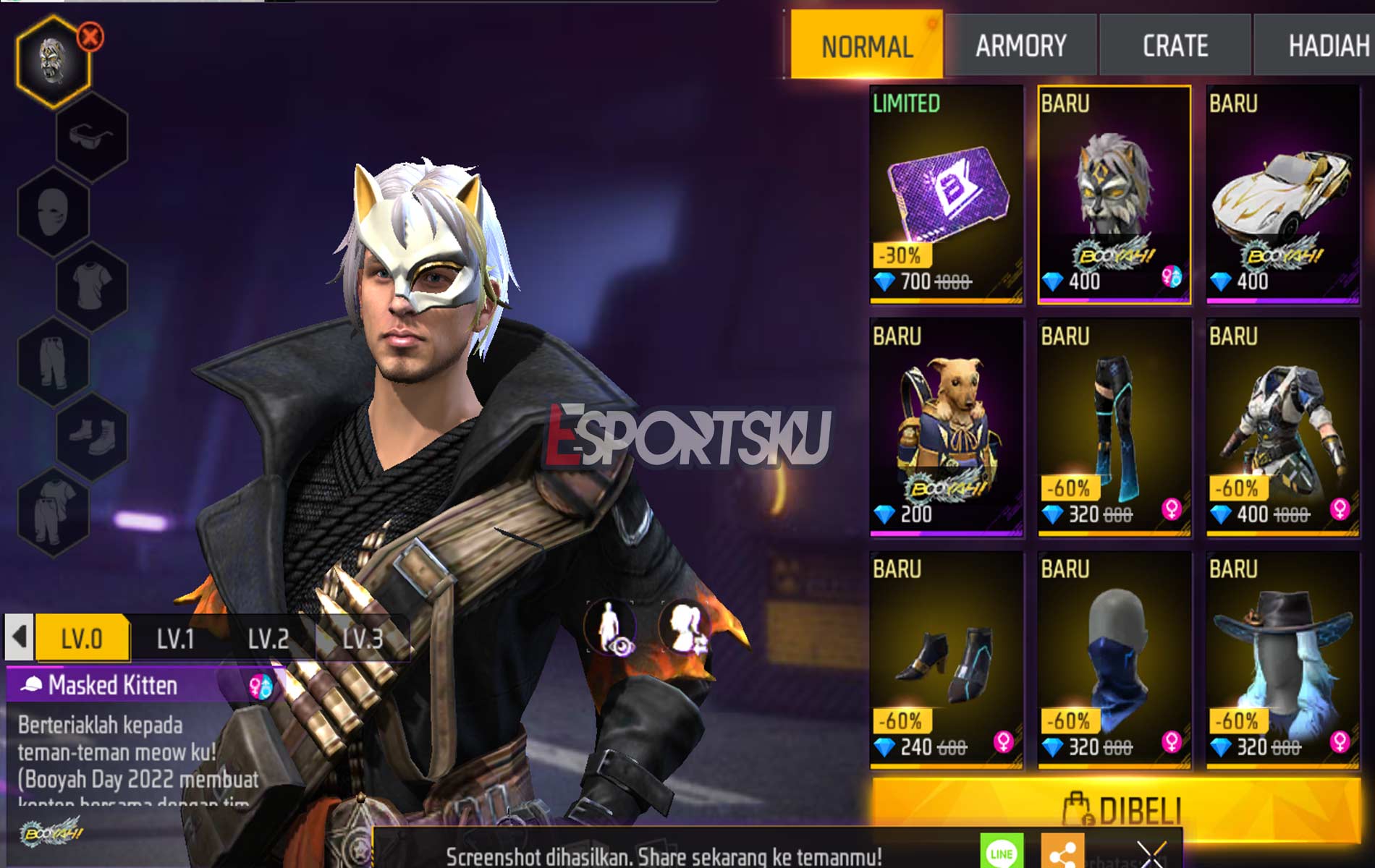Open the CRATE tab

(x=1174, y=45)
